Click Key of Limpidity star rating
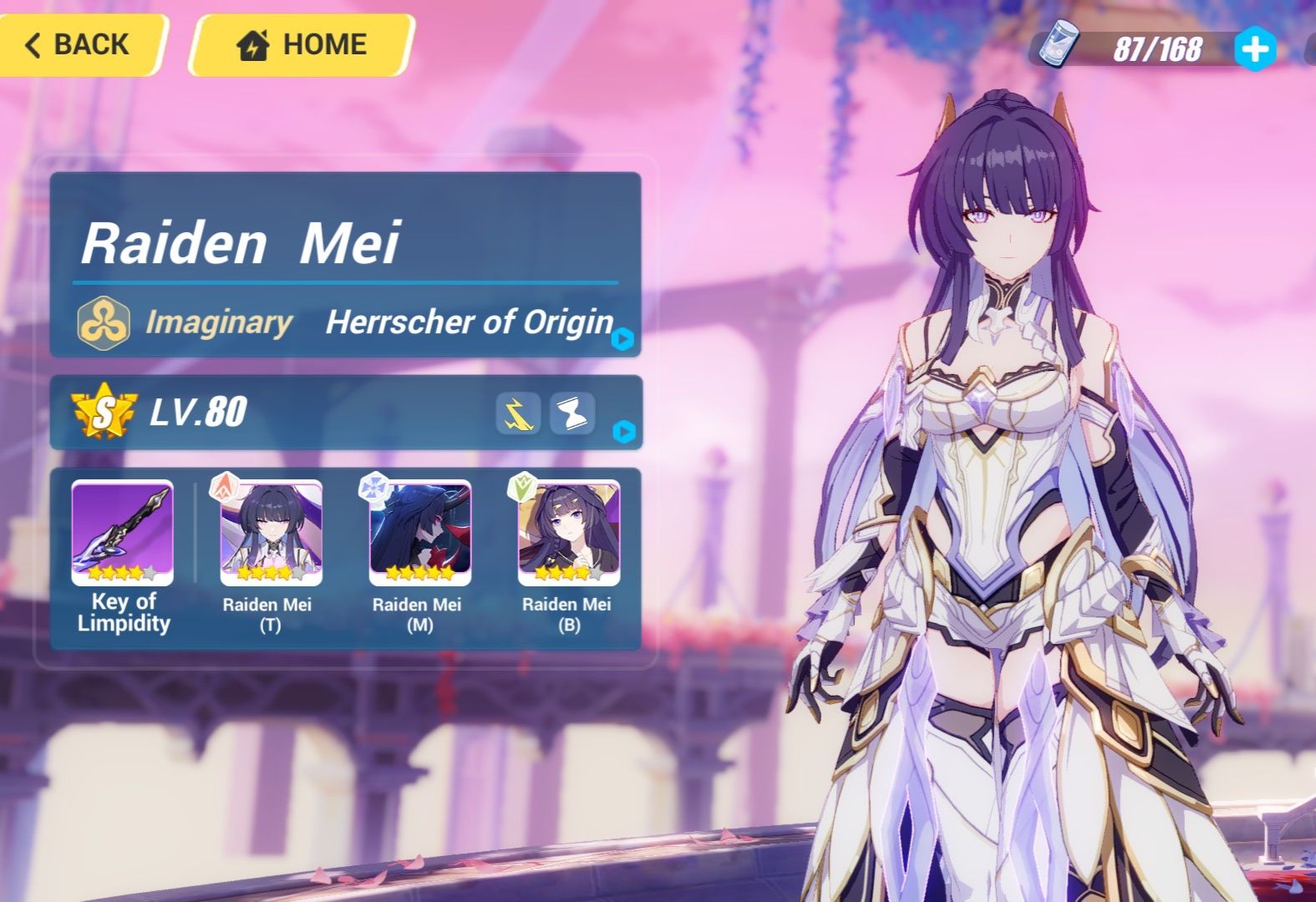Screen dimensions: 1316x902 point(121,573)
